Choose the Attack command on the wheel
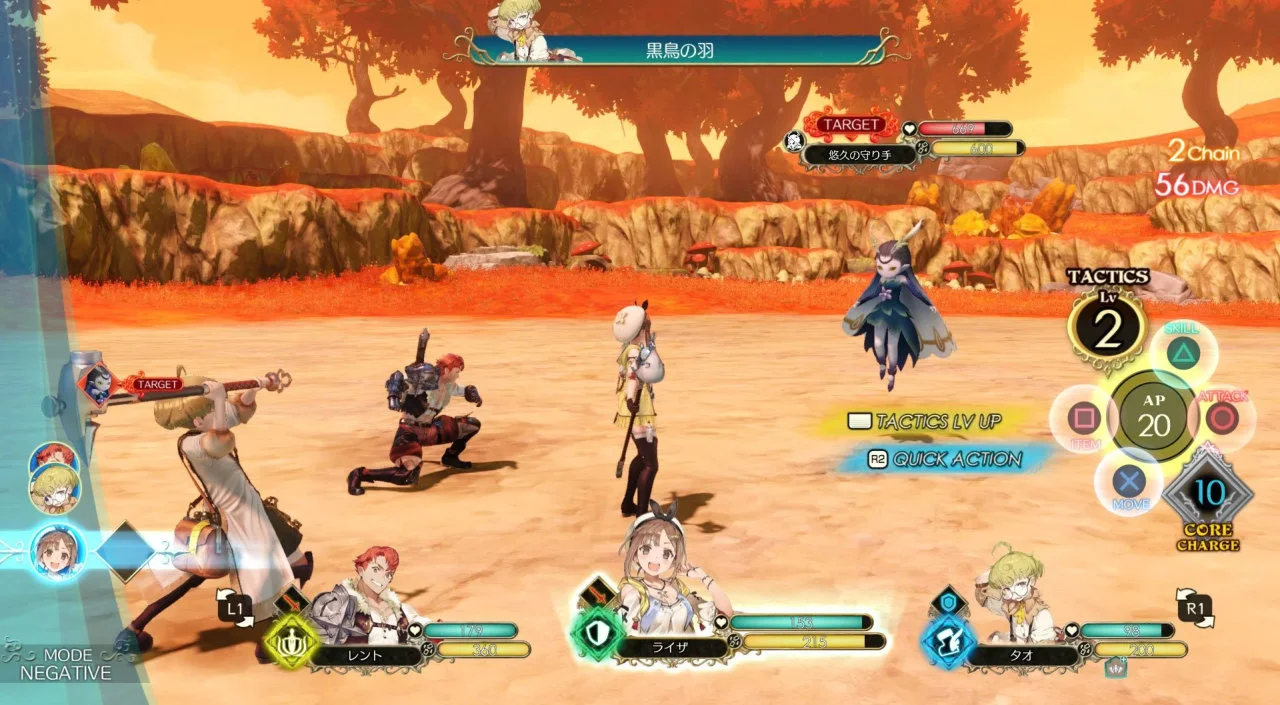The image size is (1280, 705). click(x=1221, y=417)
